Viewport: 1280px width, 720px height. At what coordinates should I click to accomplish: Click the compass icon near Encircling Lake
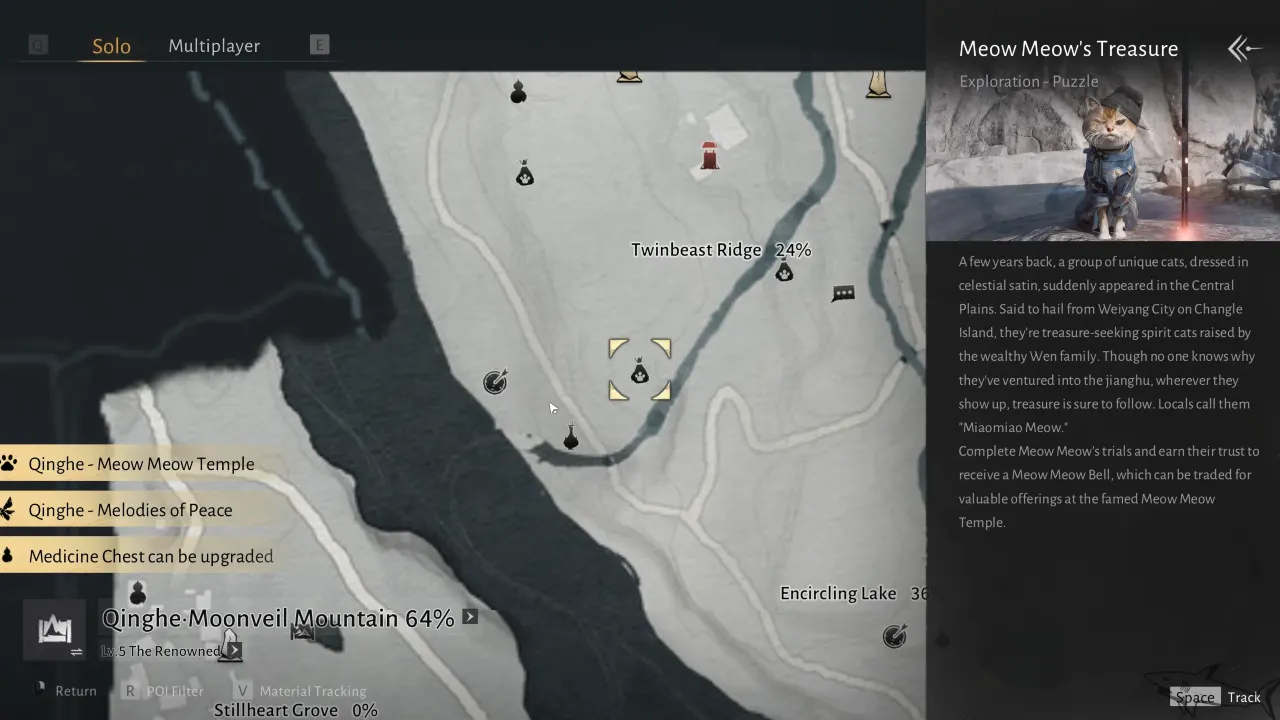click(894, 634)
